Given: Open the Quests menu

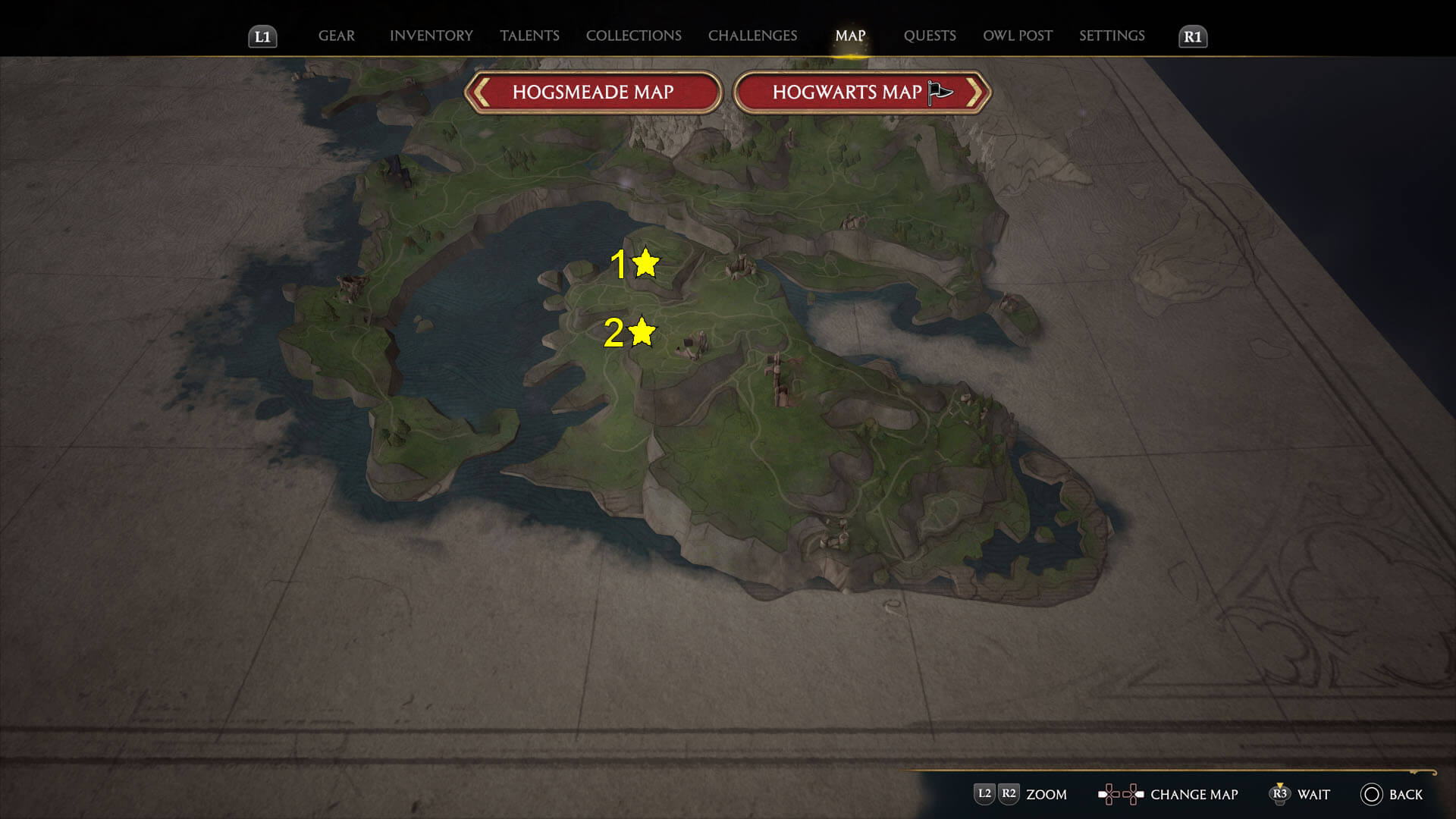Looking at the screenshot, I should [x=930, y=36].
